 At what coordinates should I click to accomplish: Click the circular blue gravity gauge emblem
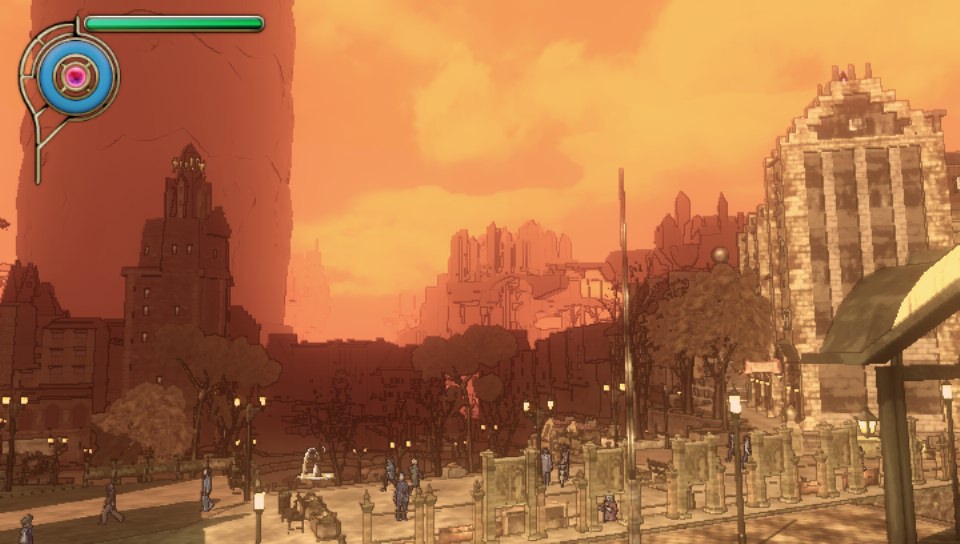(74, 75)
